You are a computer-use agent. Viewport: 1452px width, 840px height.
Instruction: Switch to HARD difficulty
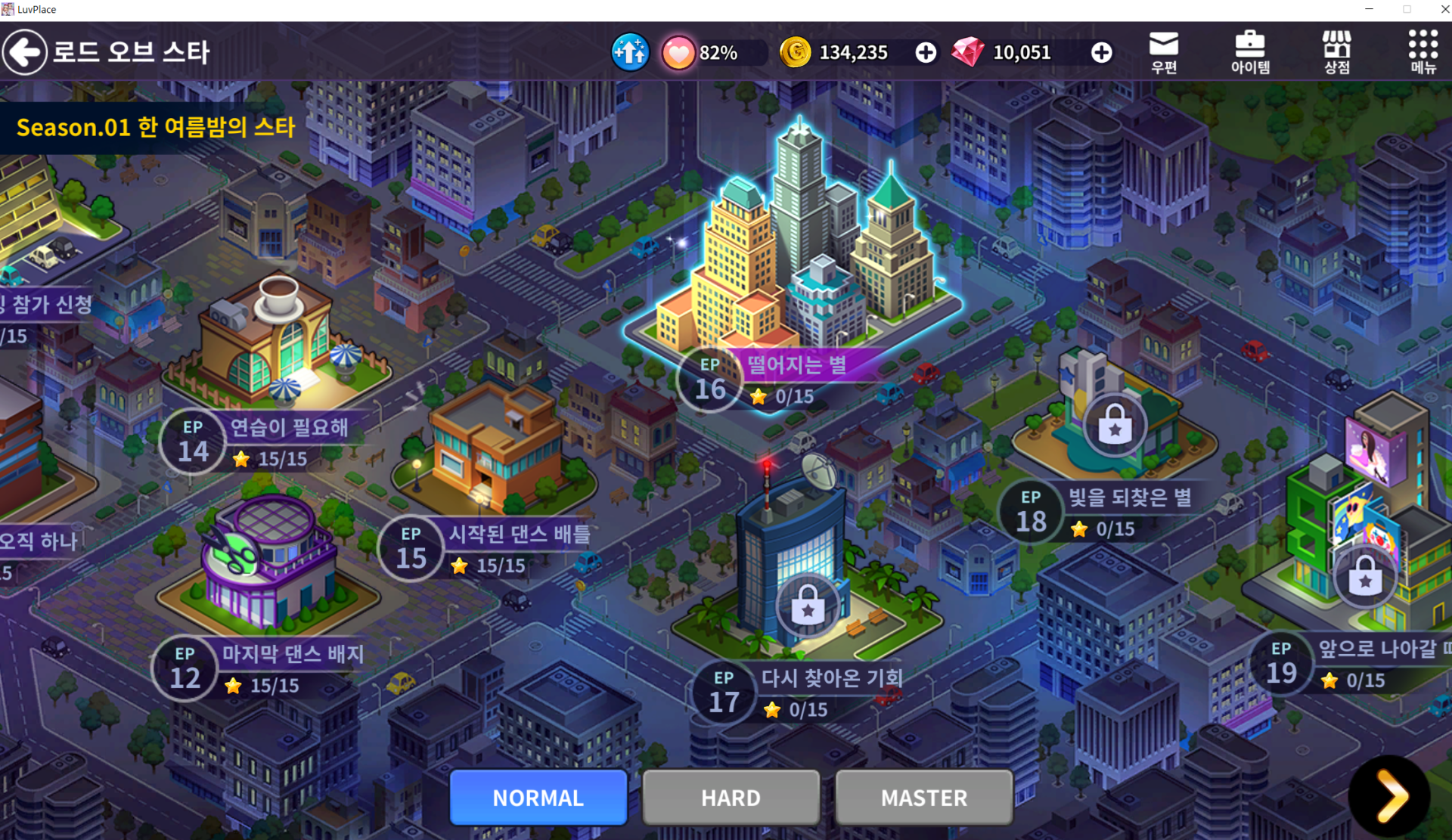[731, 797]
